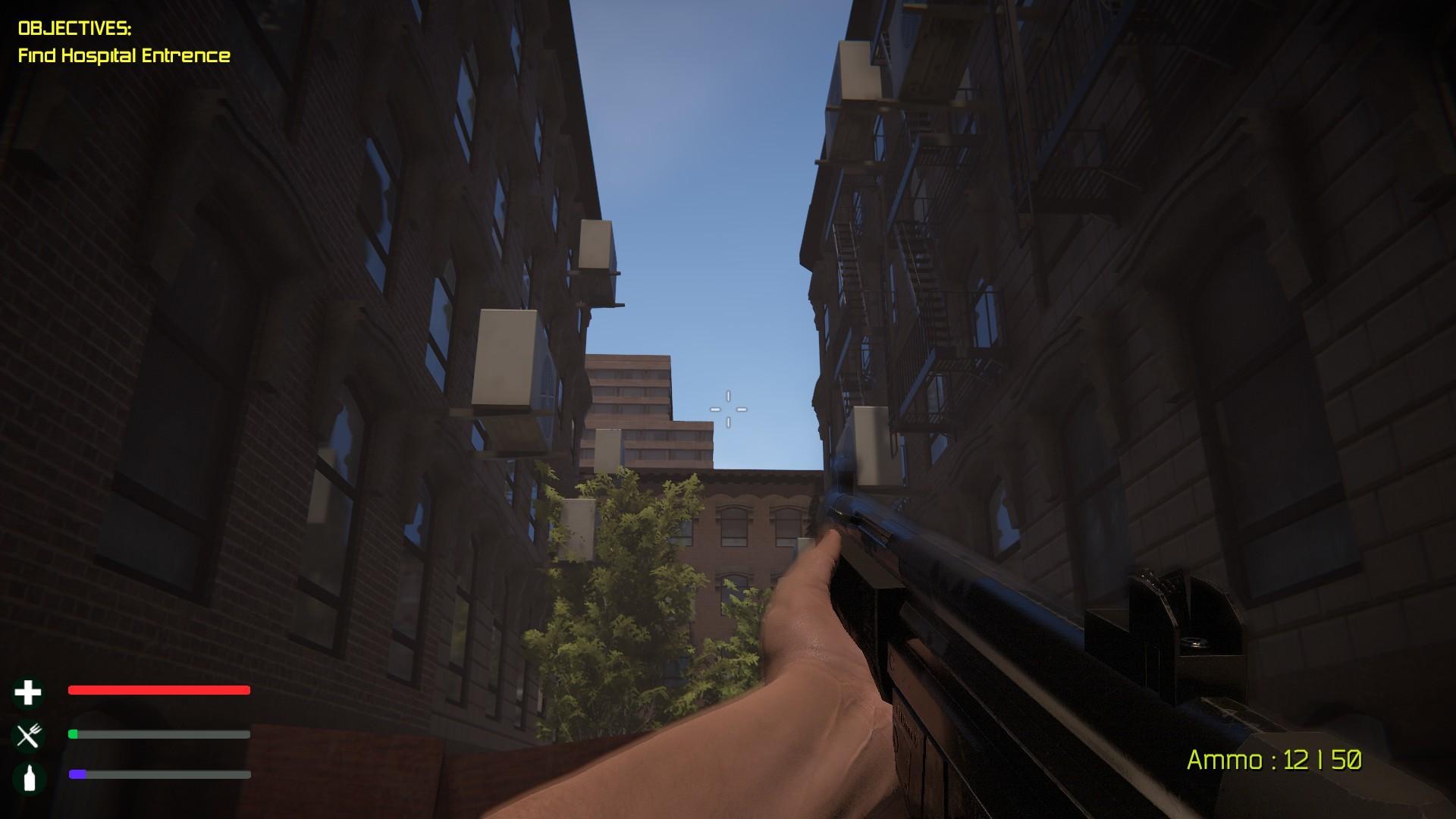The image size is (1456, 819).
Task: Select the hunger fork-and-knife icon
Action: (x=27, y=734)
